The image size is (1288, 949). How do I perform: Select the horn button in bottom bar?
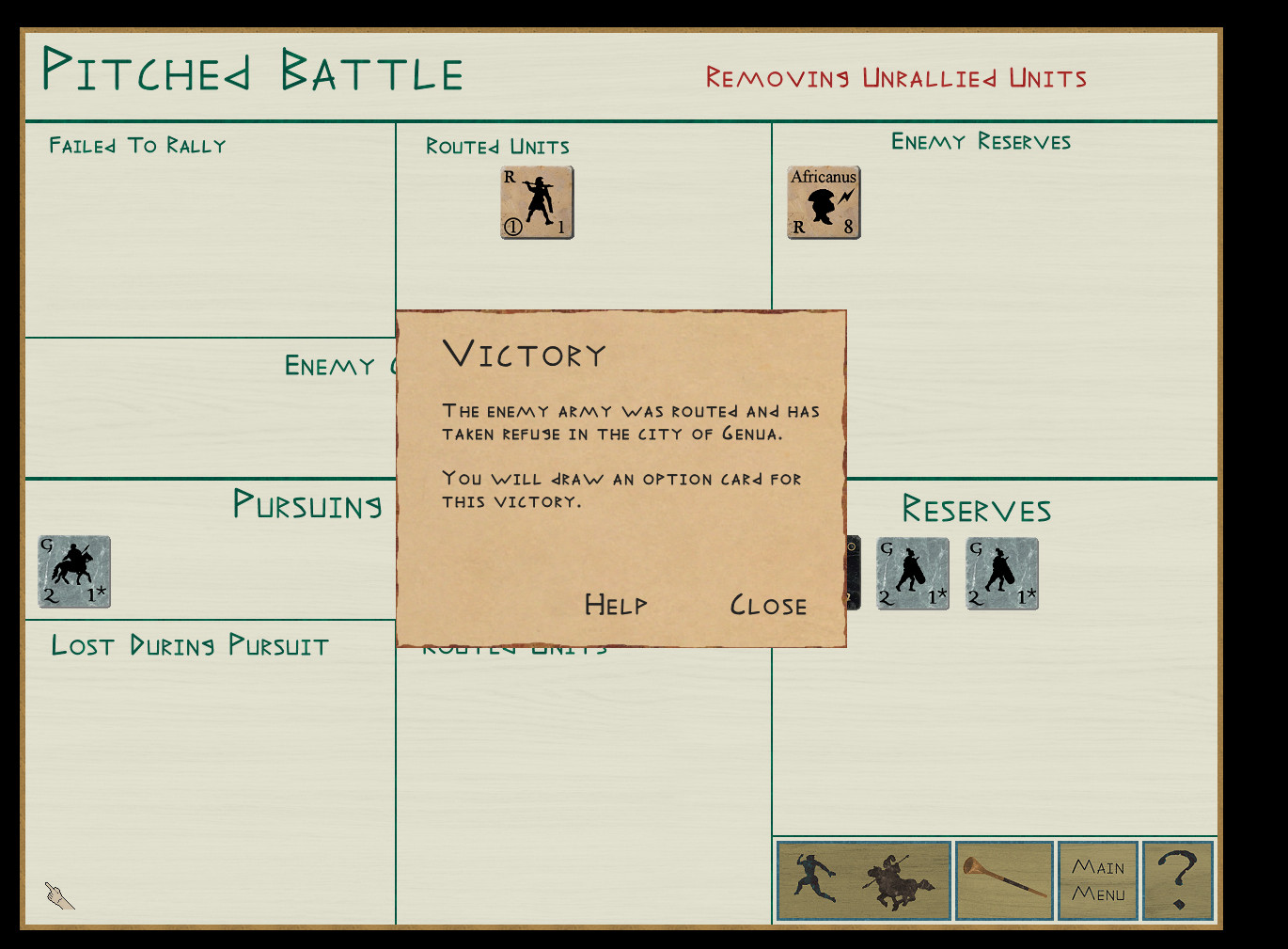(1004, 880)
